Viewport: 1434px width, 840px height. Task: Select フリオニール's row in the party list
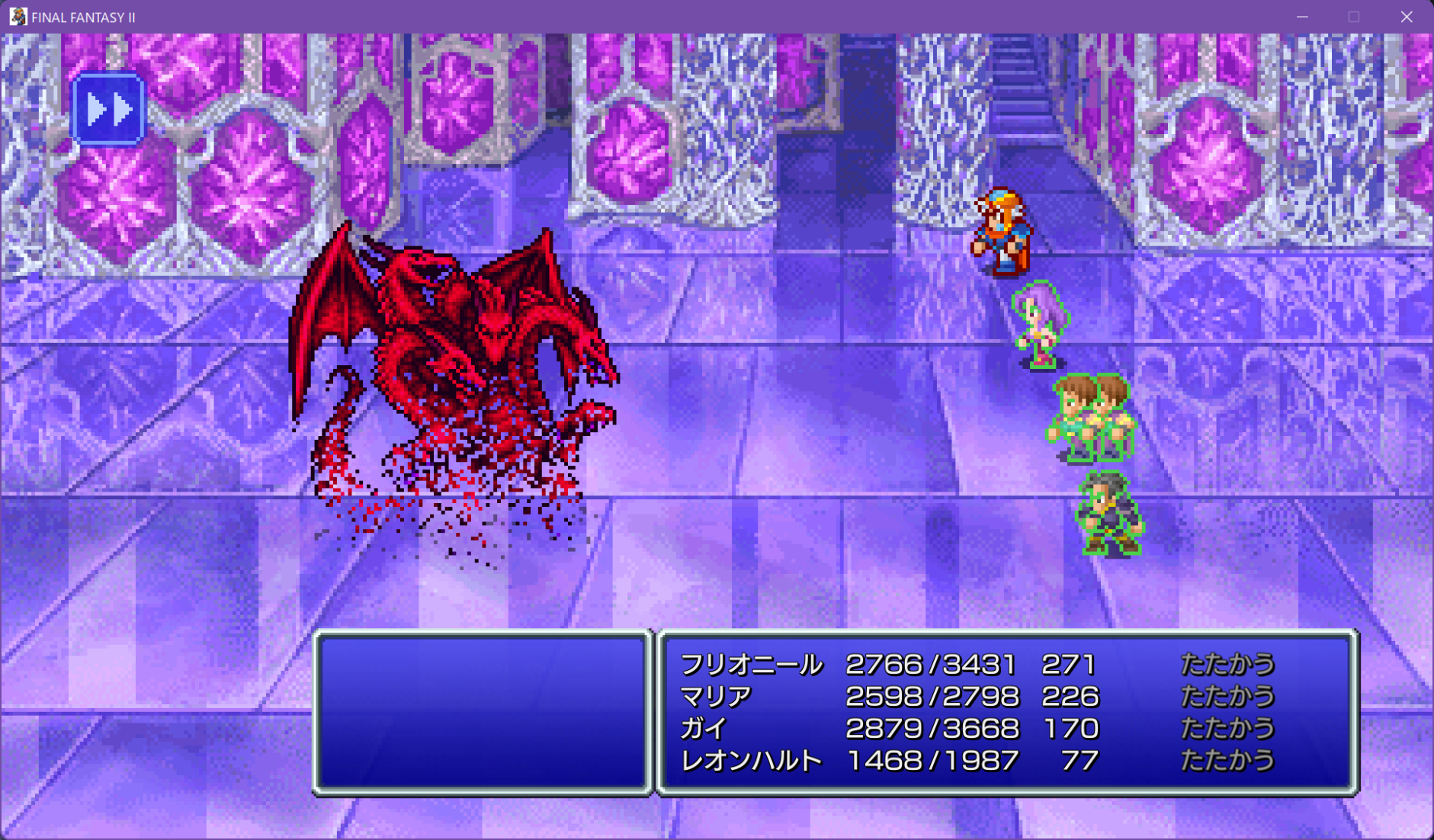coord(751,665)
